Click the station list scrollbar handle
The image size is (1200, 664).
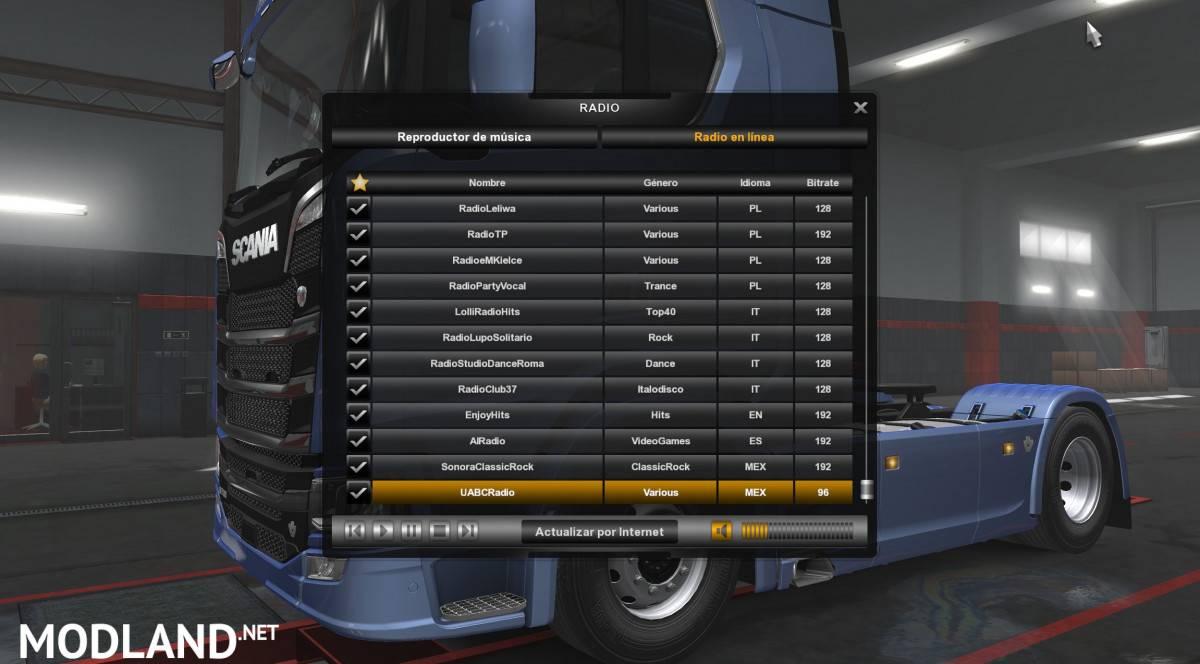click(866, 489)
